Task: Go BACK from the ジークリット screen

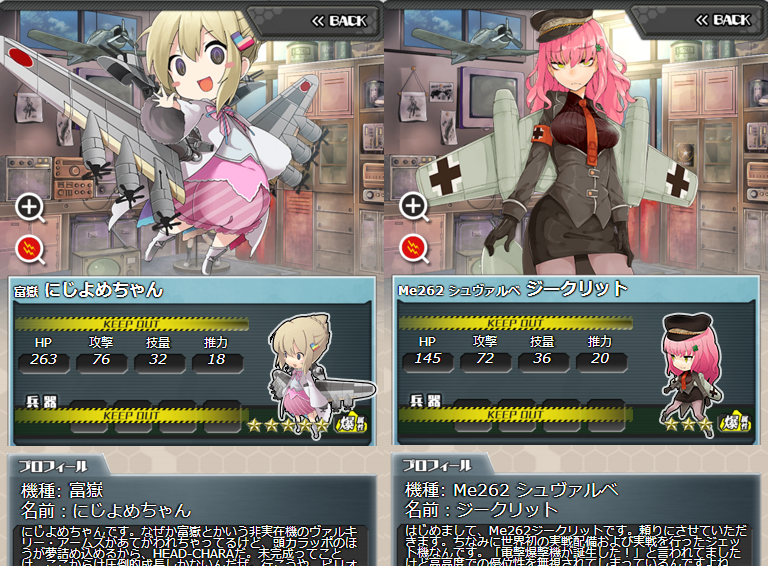Action: [x=722, y=20]
